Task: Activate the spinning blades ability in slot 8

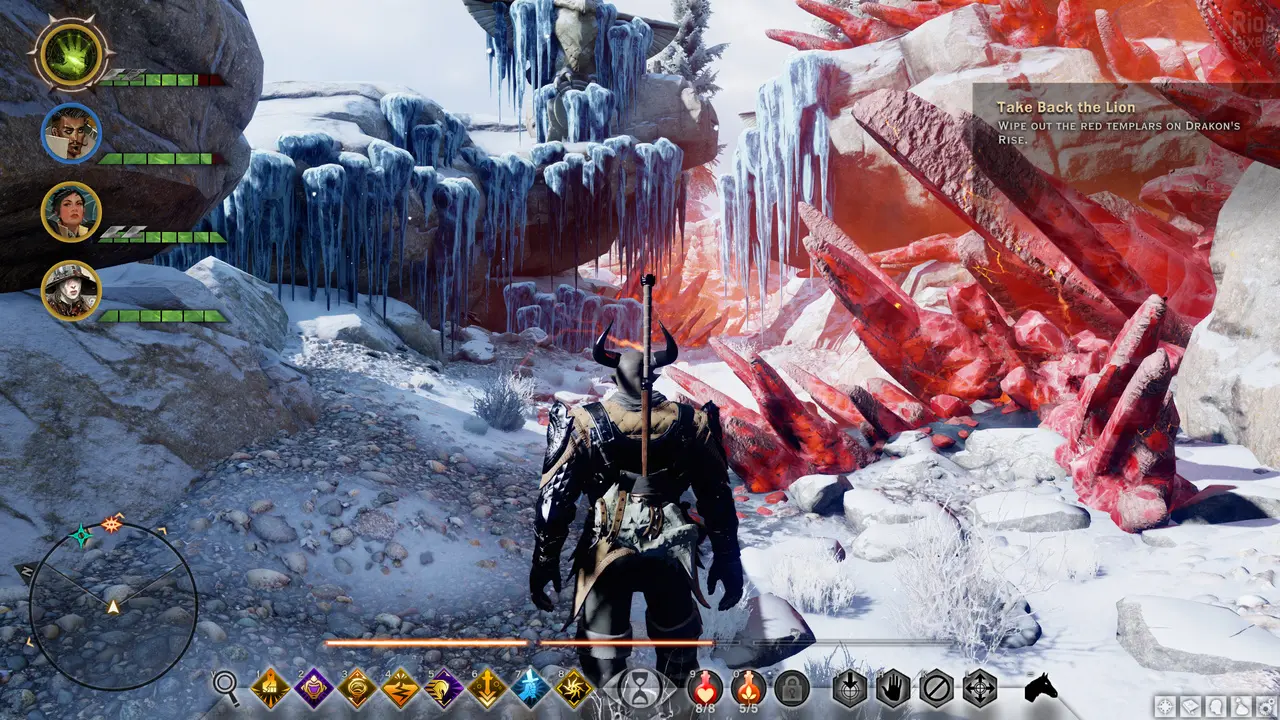Action: click(x=574, y=688)
